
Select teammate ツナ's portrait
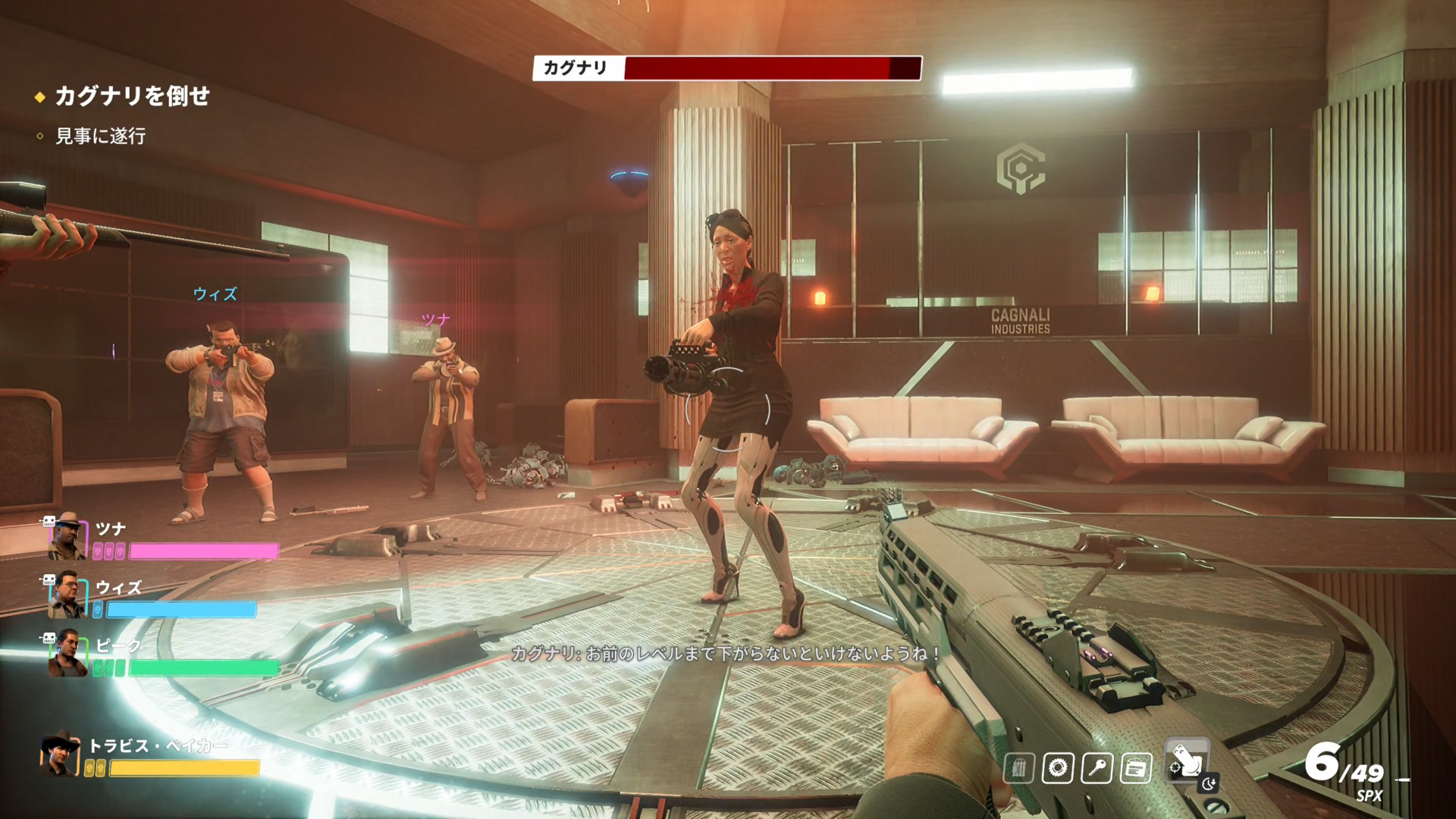click(x=67, y=536)
